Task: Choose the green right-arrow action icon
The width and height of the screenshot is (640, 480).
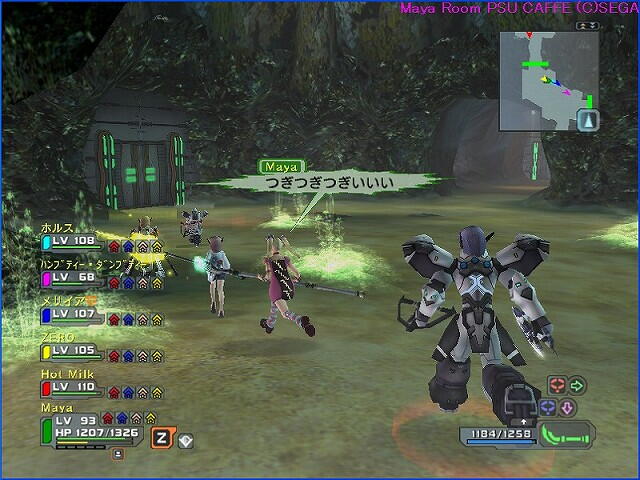Action: click(x=576, y=385)
